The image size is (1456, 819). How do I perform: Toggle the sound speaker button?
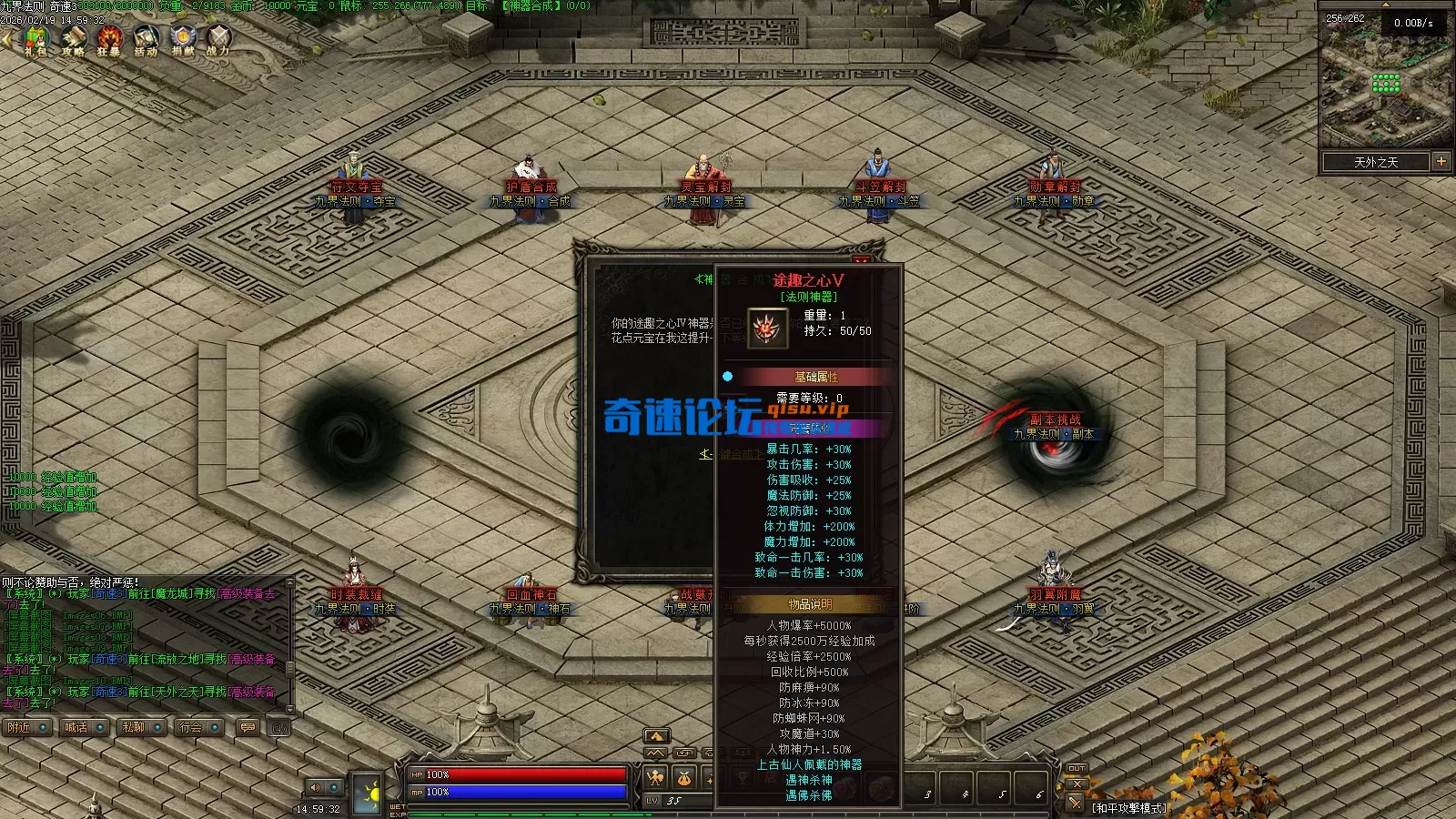[x=316, y=787]
